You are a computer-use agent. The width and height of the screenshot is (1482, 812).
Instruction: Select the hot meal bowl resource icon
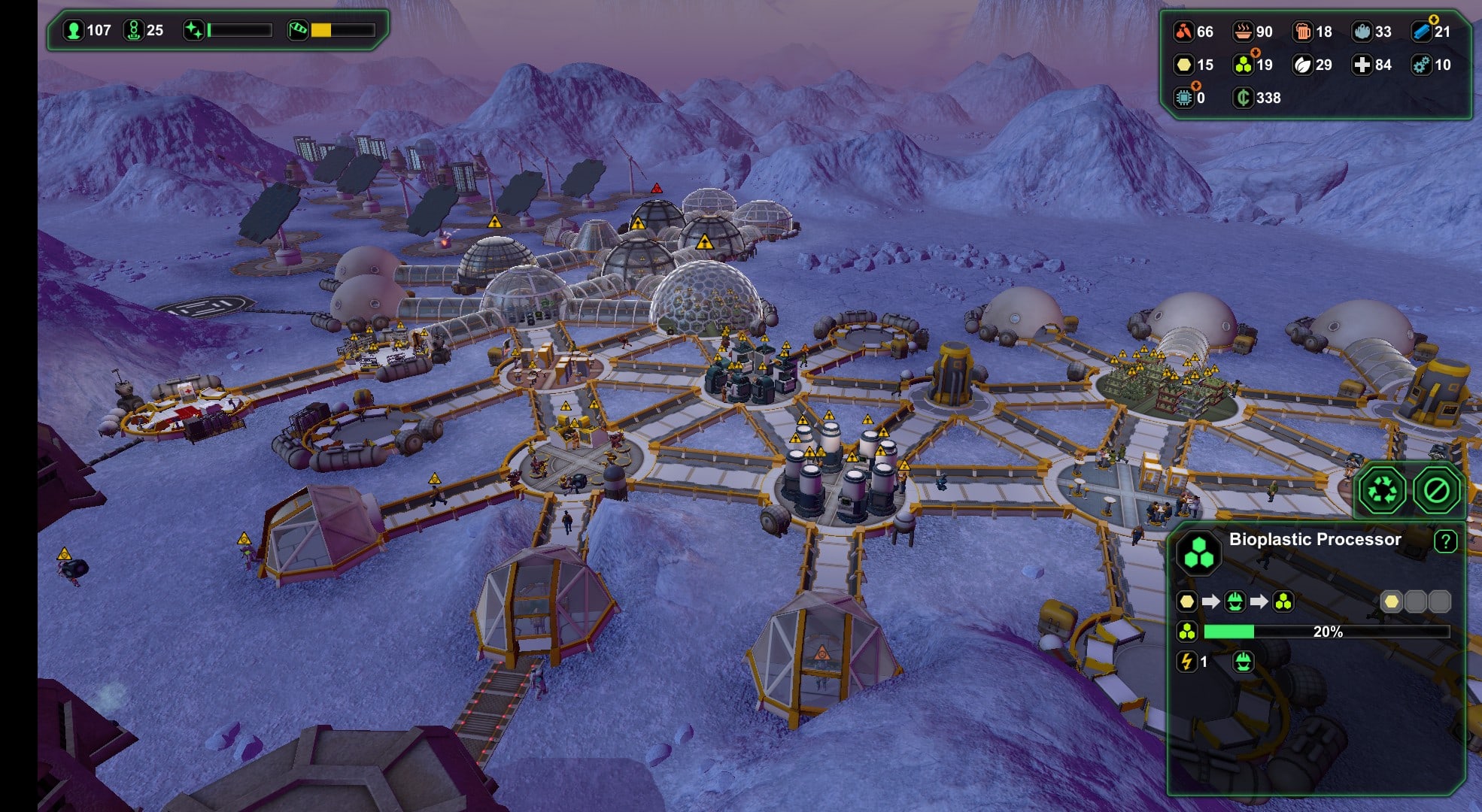[1243, 32]
